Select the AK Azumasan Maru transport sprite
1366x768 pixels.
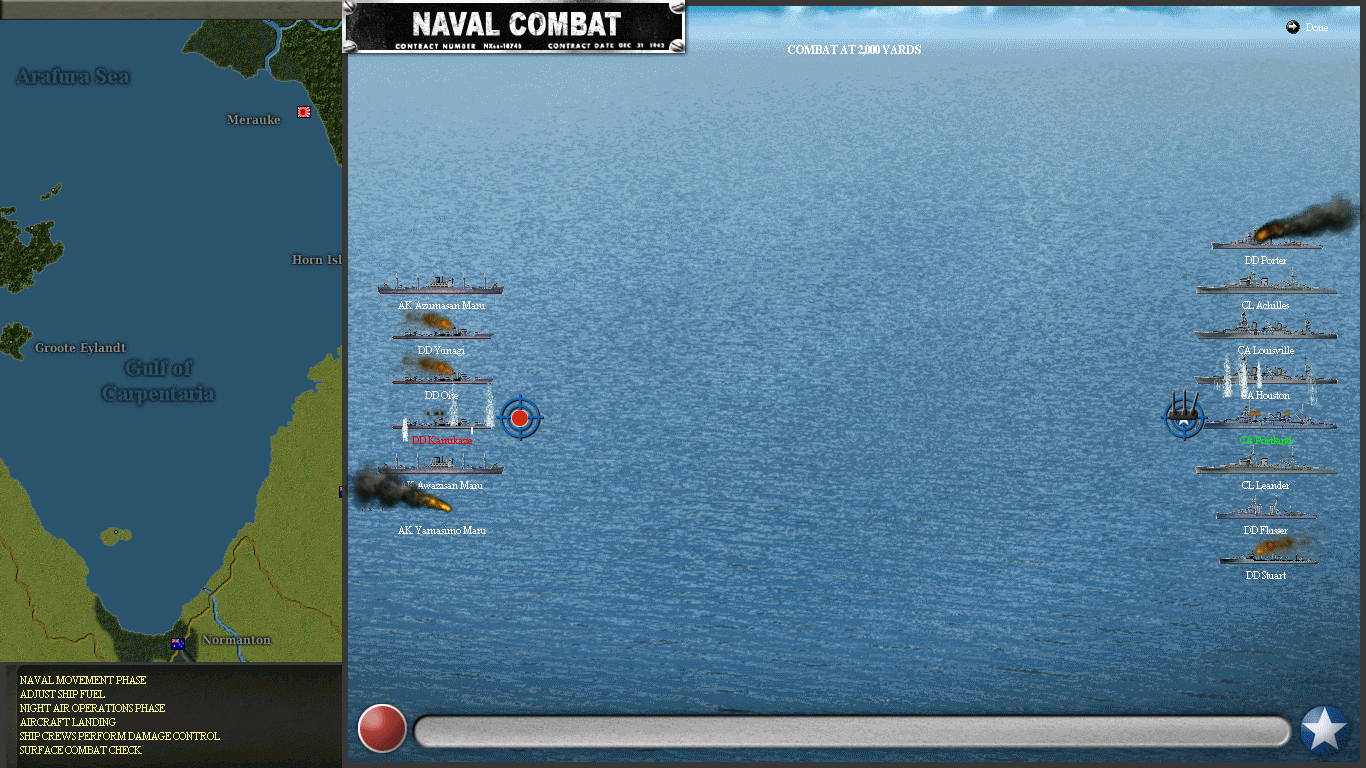tap(441, 286)
